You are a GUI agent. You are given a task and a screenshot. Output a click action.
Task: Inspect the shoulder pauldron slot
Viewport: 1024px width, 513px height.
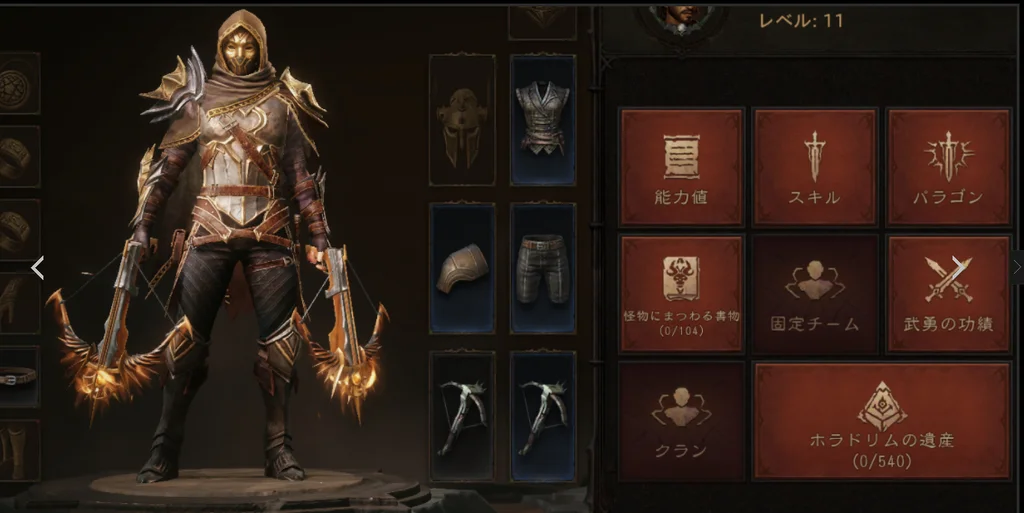[462, 268]
